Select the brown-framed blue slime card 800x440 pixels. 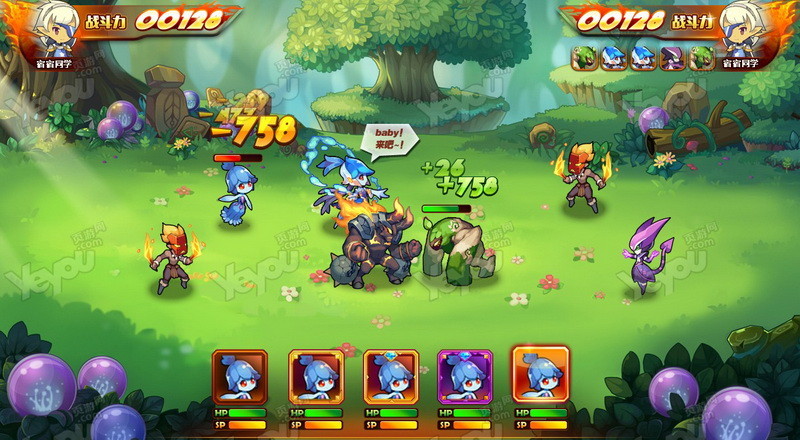(x=239, y=377)
